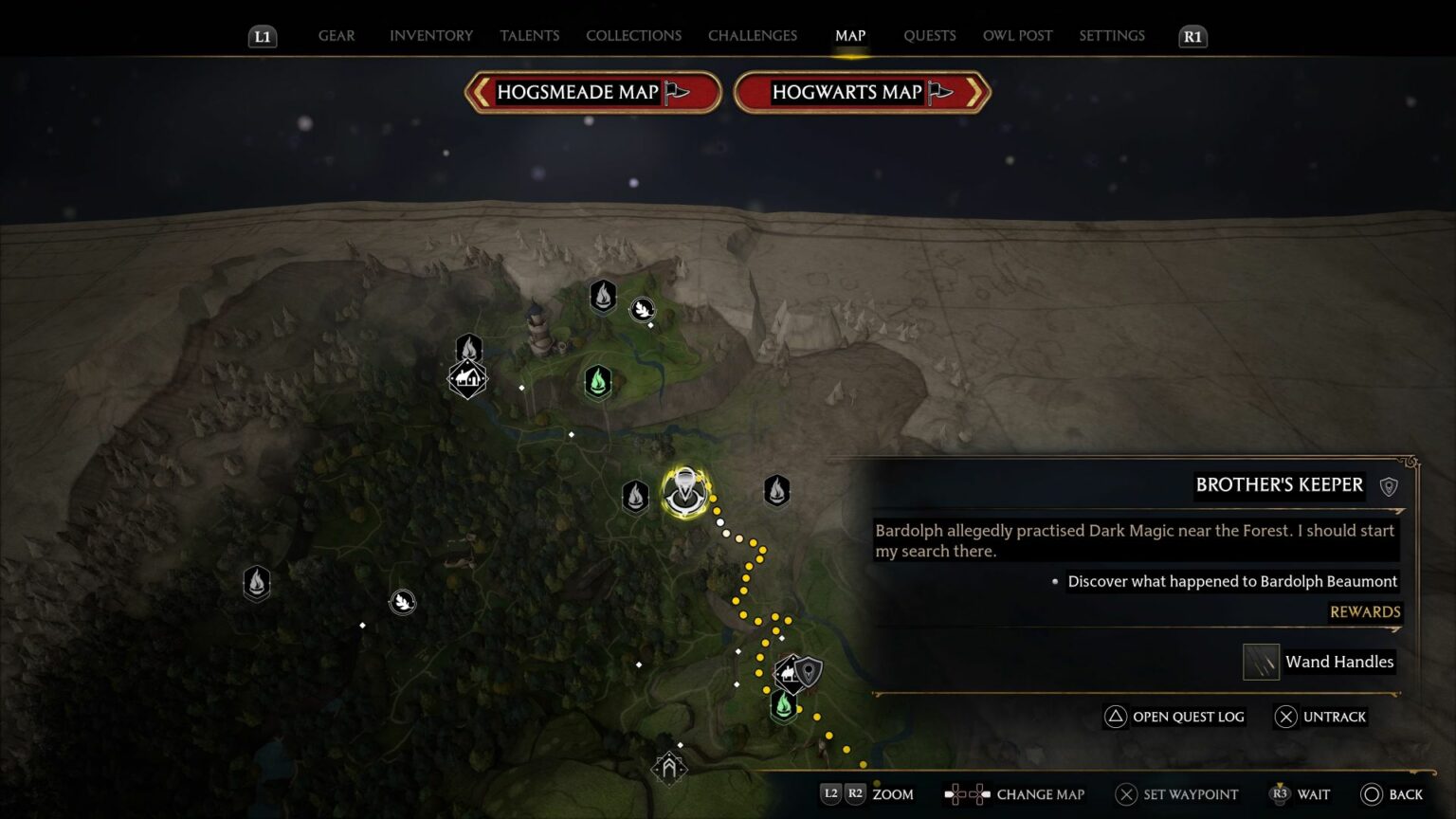
Task: Click the Wand Handles reward icon
Action: [x=1261, y=662]
